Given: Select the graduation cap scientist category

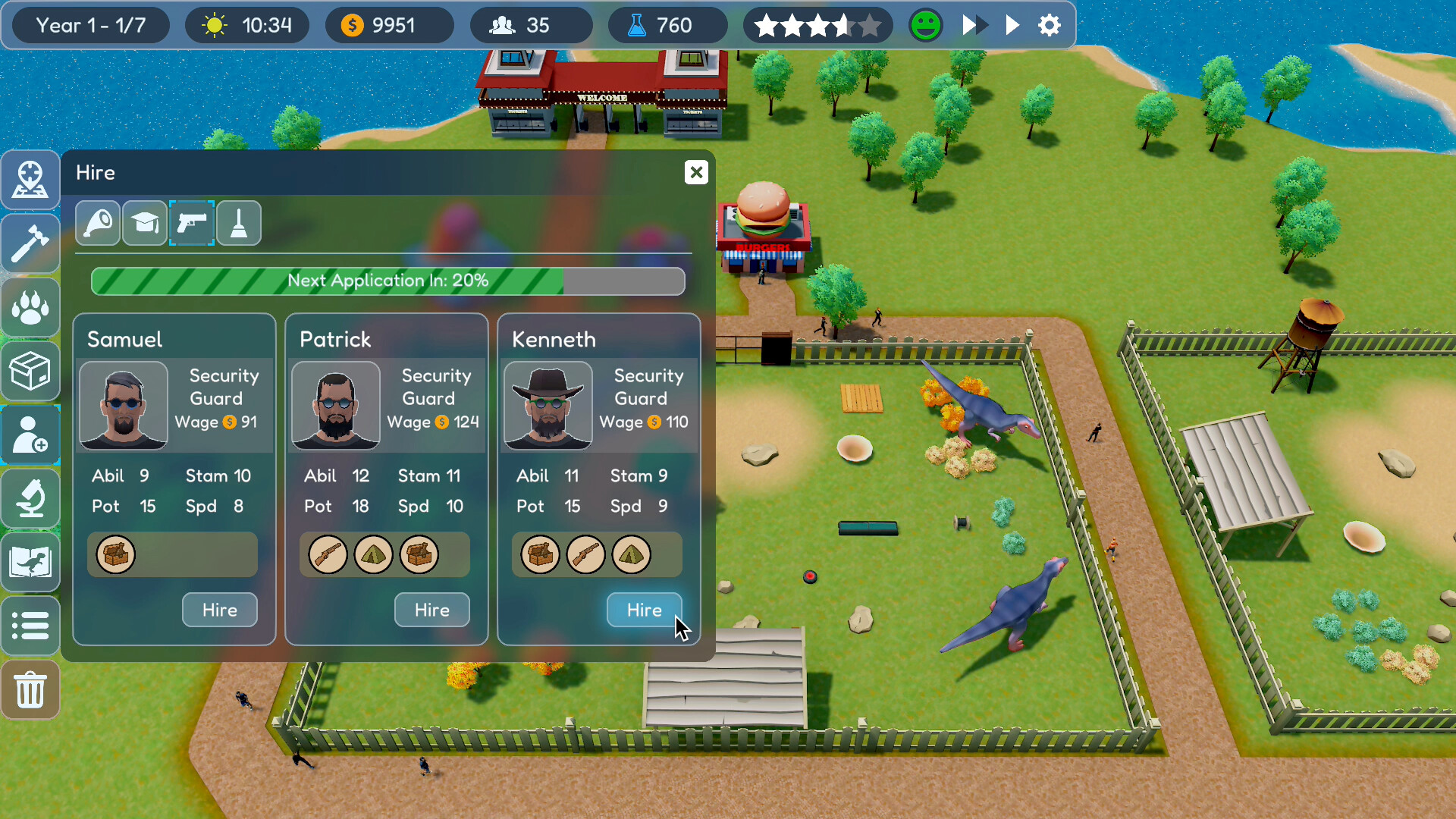Looking at the screenshot, I should [x=145, y=223].
